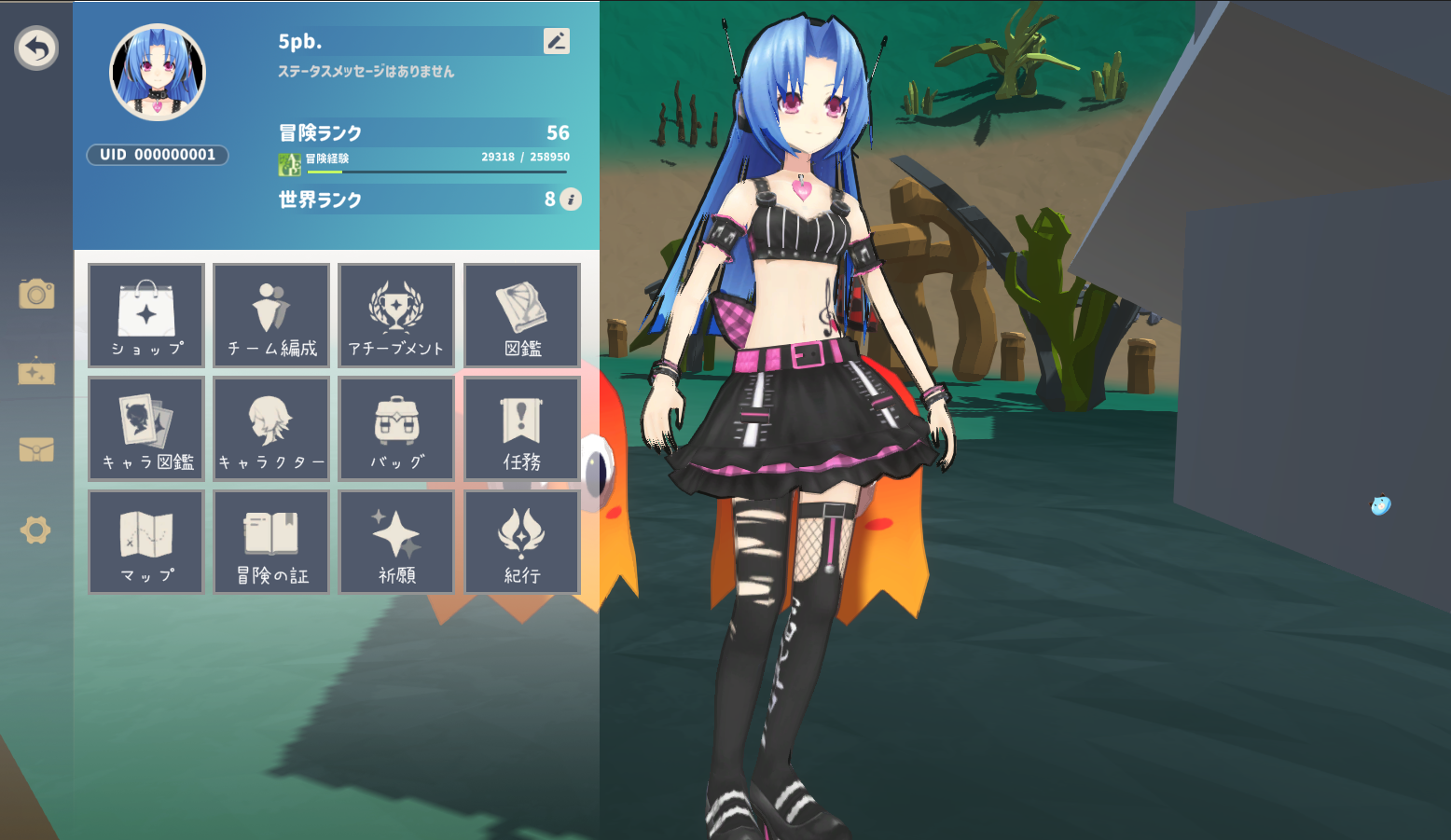Select the キャラクター character menu
This screenshot has height=840, width=1451.
pyautogui.click(x=271, y=429)
